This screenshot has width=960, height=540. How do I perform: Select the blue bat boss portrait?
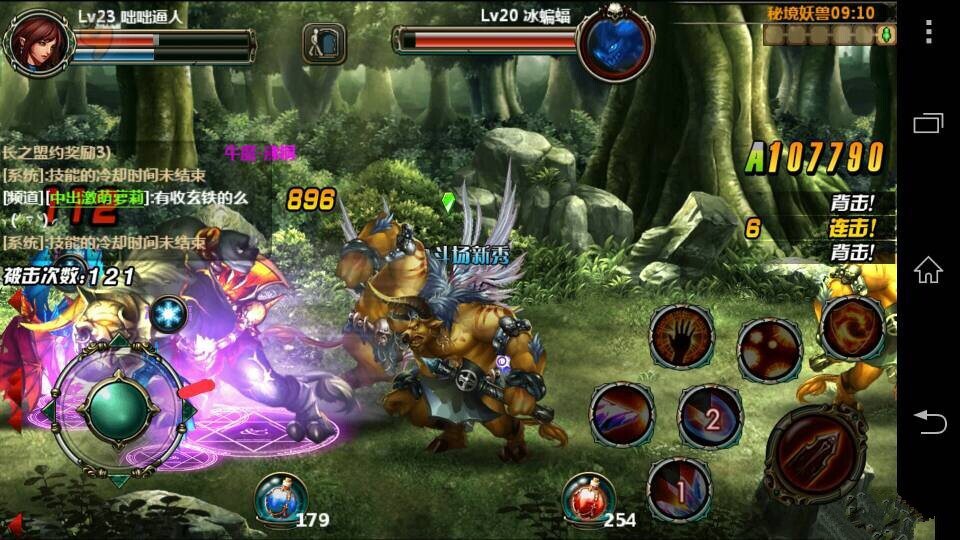coord(615,41)
